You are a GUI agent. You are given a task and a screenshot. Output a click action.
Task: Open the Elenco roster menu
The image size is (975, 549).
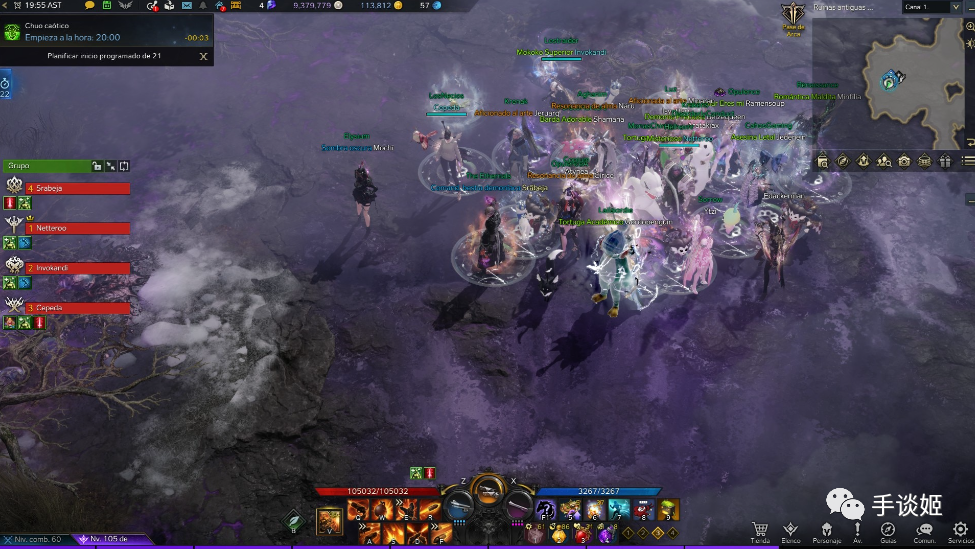click(x=791, y=530)
